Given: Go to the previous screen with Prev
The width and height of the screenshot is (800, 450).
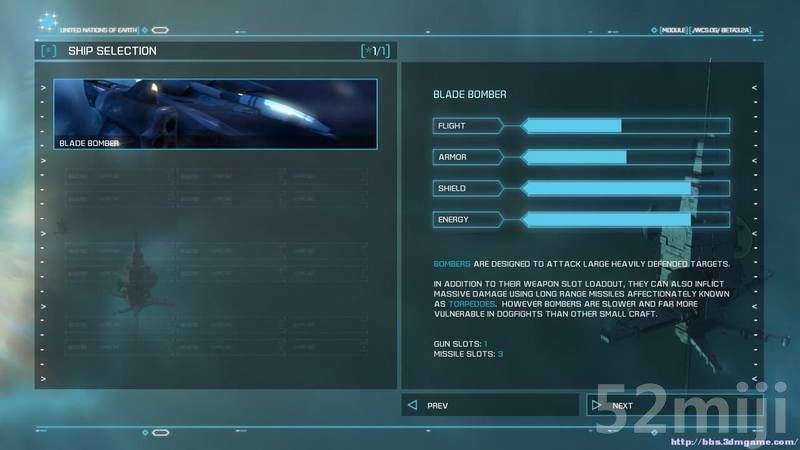Looking at the screenshot, I should pos(490,405).
